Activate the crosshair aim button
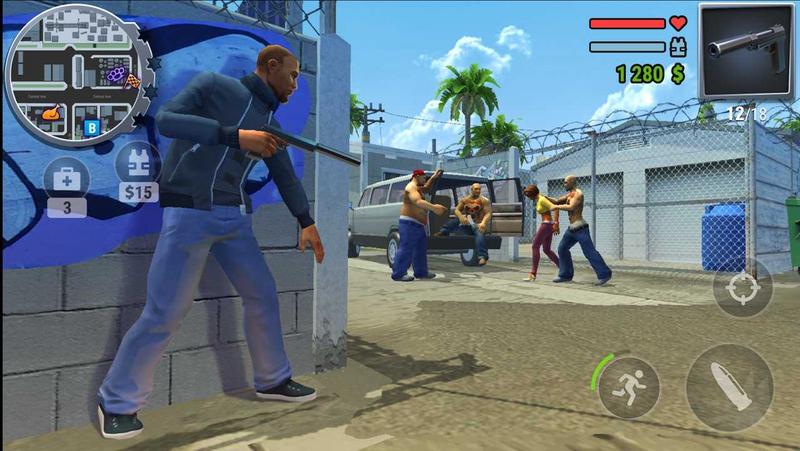The height and width of the screenshot is (451, 800). click(x=742, y=290)
